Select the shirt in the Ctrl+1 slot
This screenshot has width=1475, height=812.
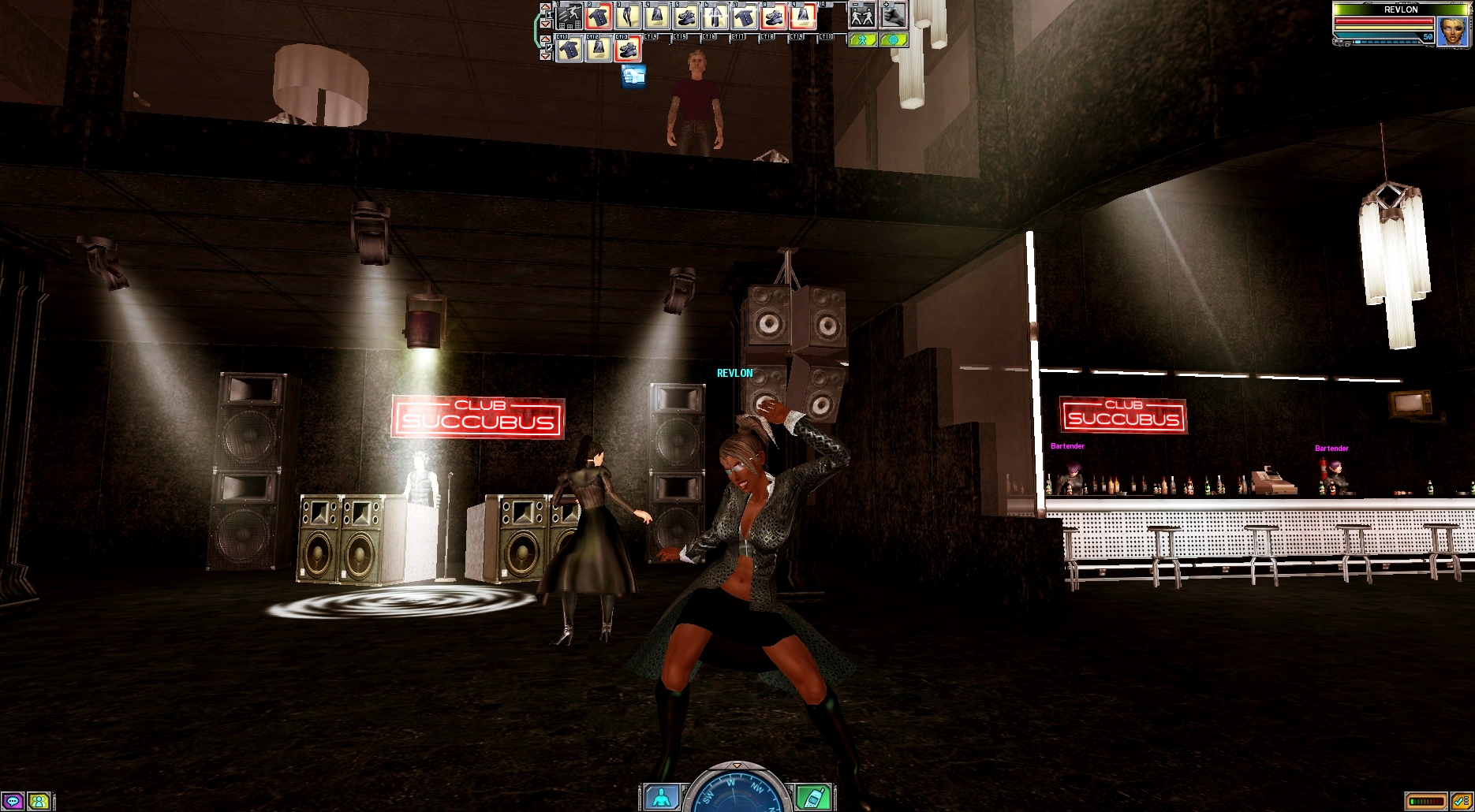pos(569,50)
